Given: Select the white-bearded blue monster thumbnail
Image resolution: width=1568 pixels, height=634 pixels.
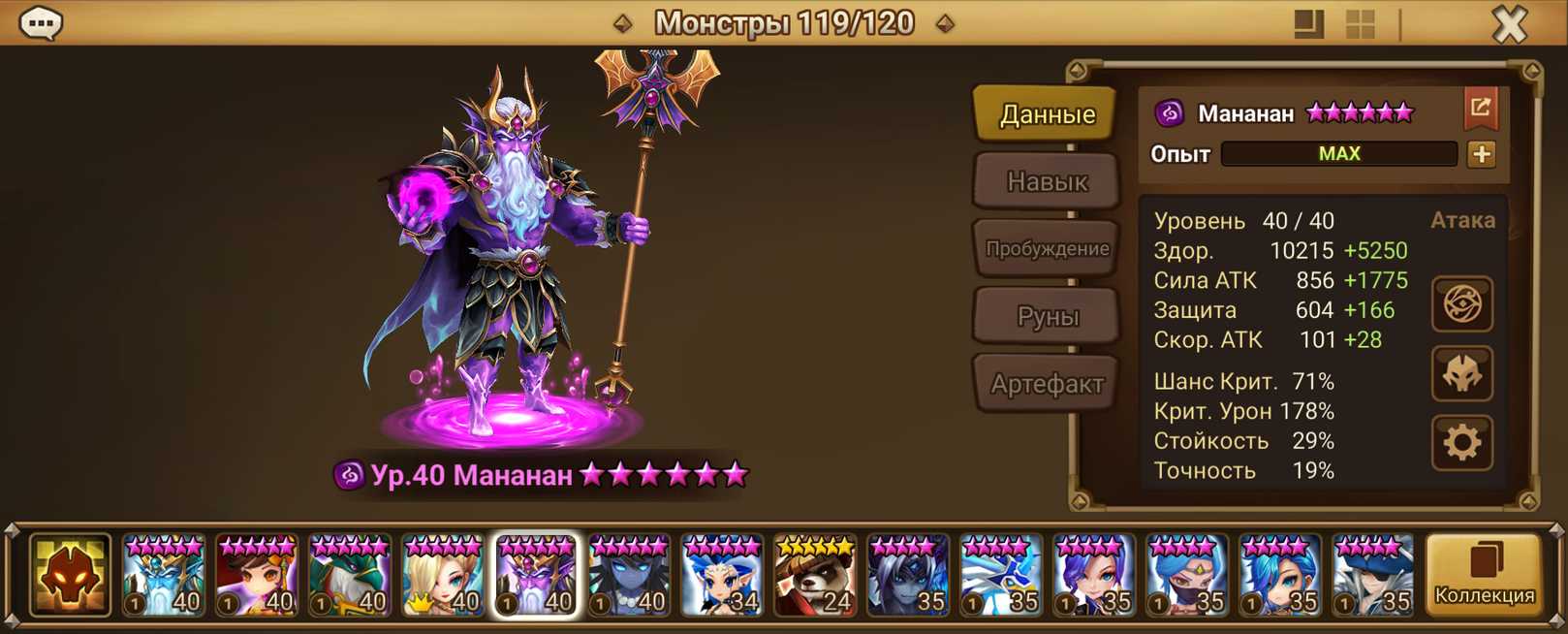Looking at the screenshot, I should (163, 576).
